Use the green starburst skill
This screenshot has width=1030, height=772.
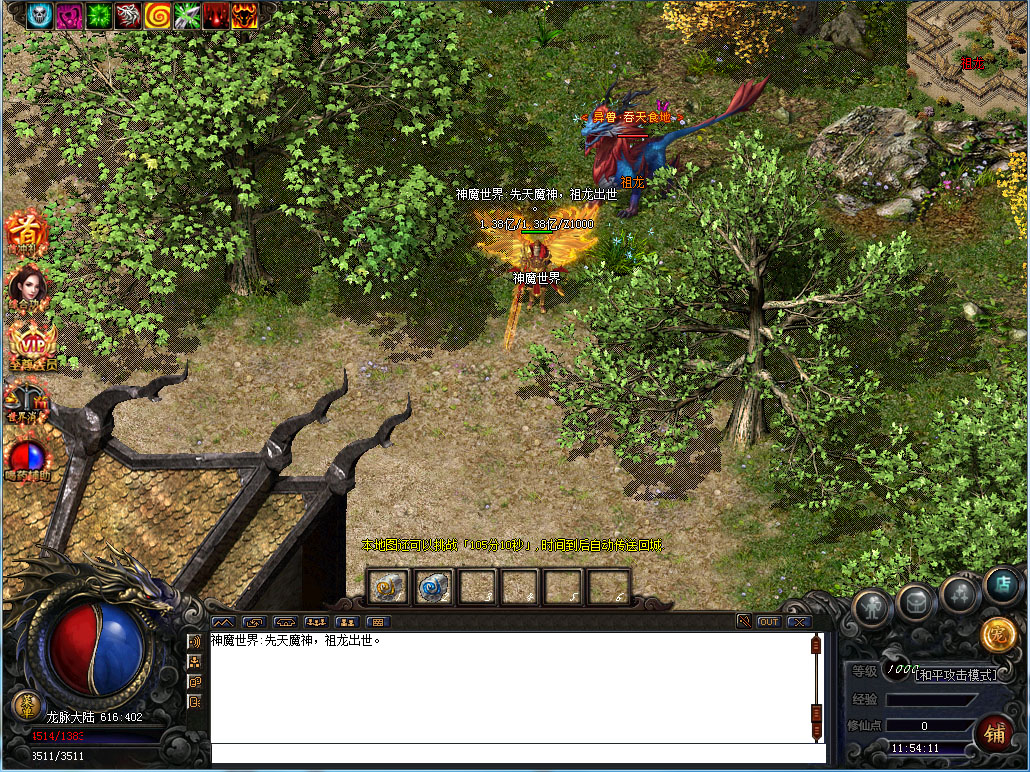tap(98, 15)
